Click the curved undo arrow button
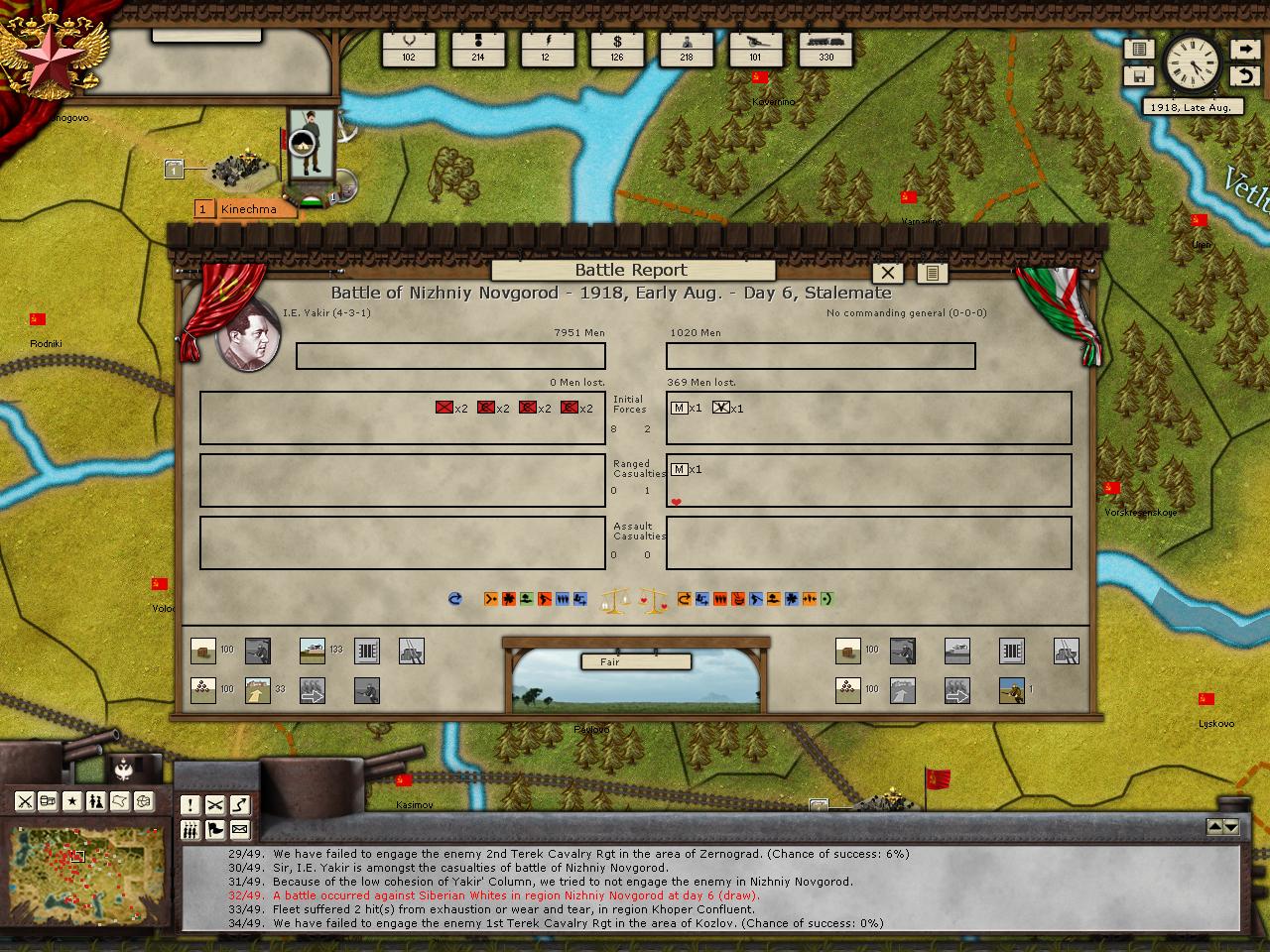Viewport: 1270px width, 952px height. click(1244, 75)
